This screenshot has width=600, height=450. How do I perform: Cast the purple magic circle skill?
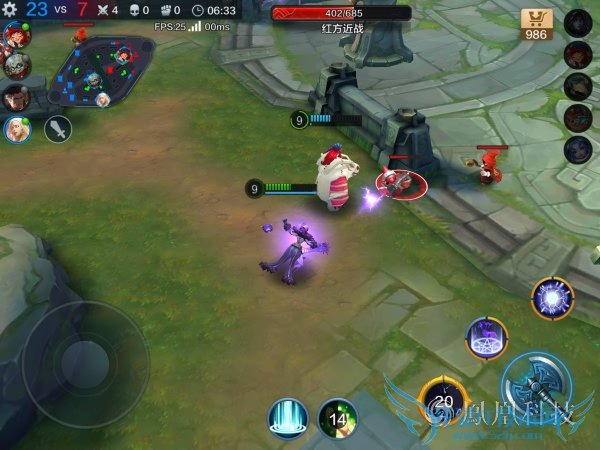click(486, 338)
